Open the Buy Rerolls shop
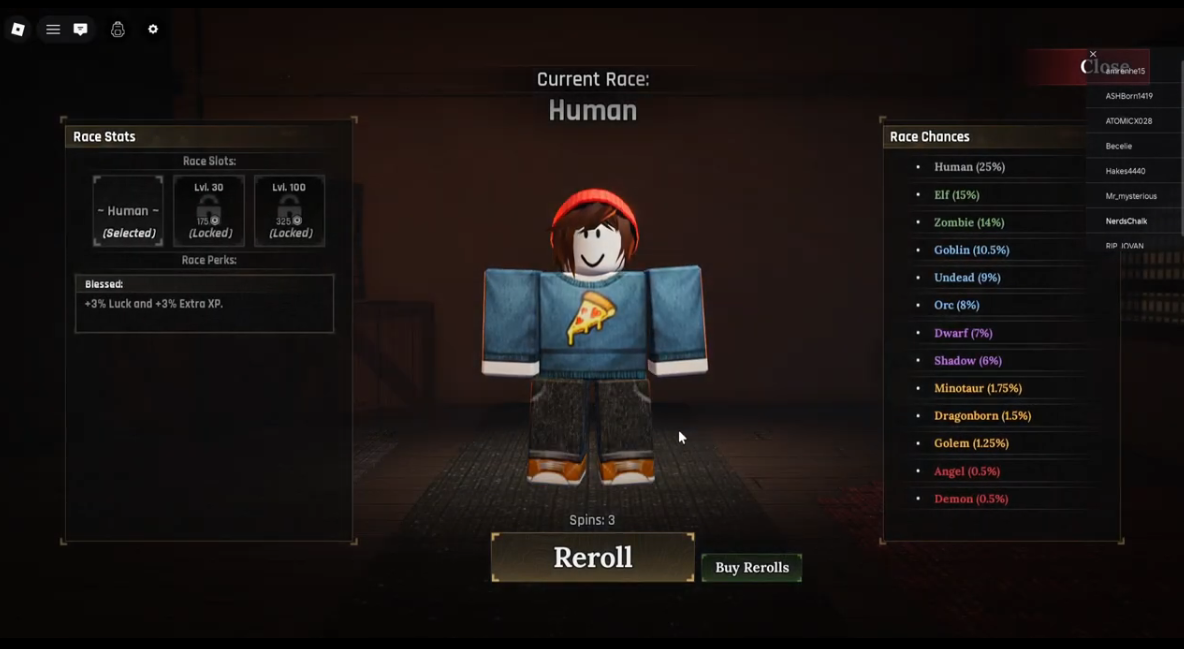Viewport: 1184px width, 649px height. click(x=751, y=567)
